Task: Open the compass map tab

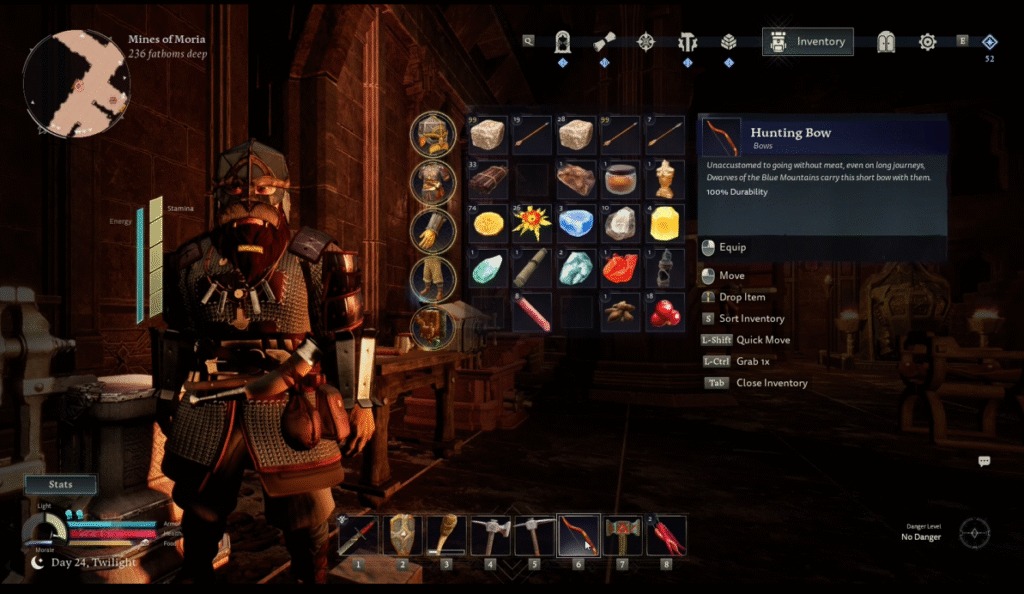Action: tap(646, 42)
